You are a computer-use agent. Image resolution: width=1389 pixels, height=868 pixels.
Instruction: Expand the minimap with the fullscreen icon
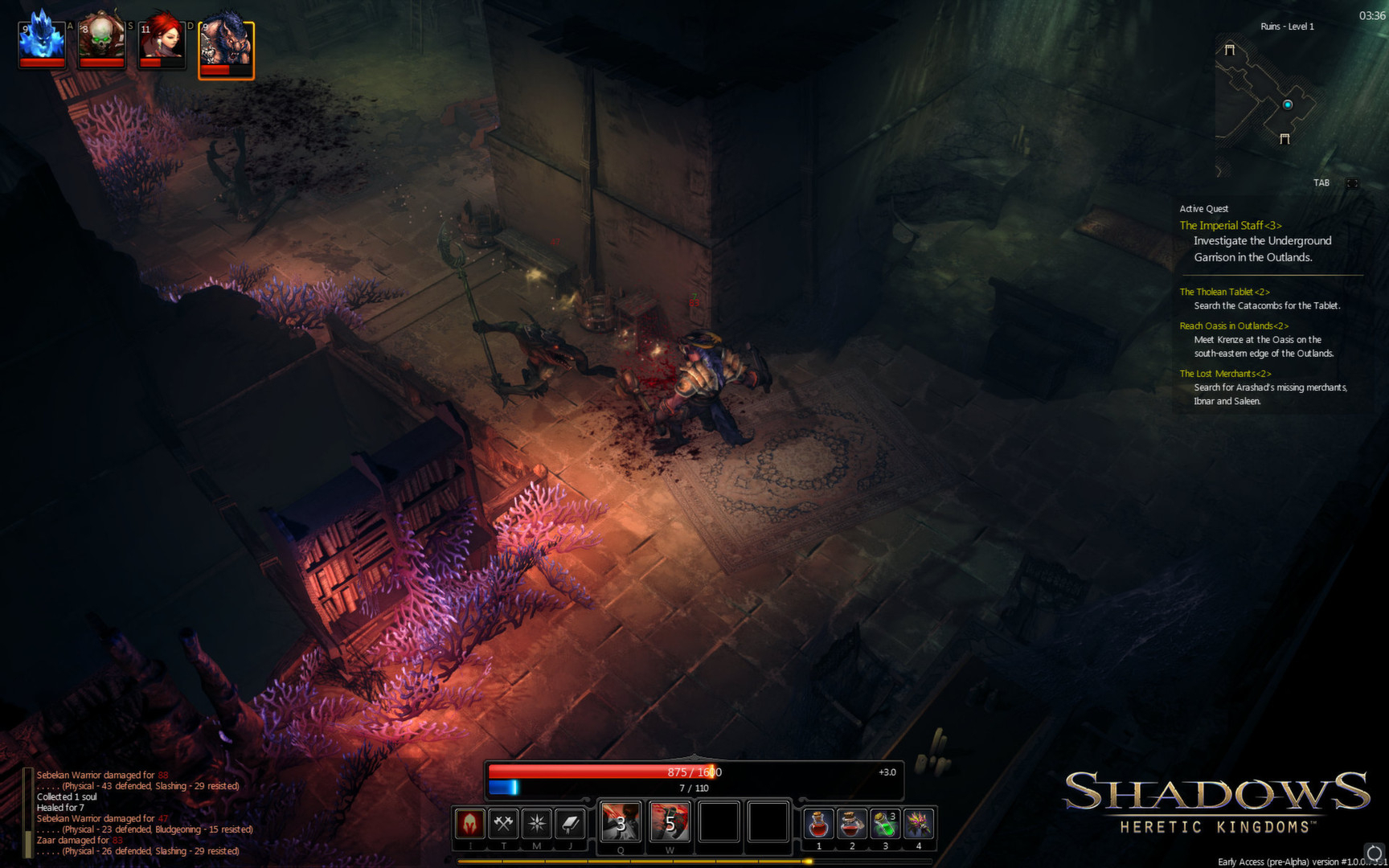click(1353, 183)
